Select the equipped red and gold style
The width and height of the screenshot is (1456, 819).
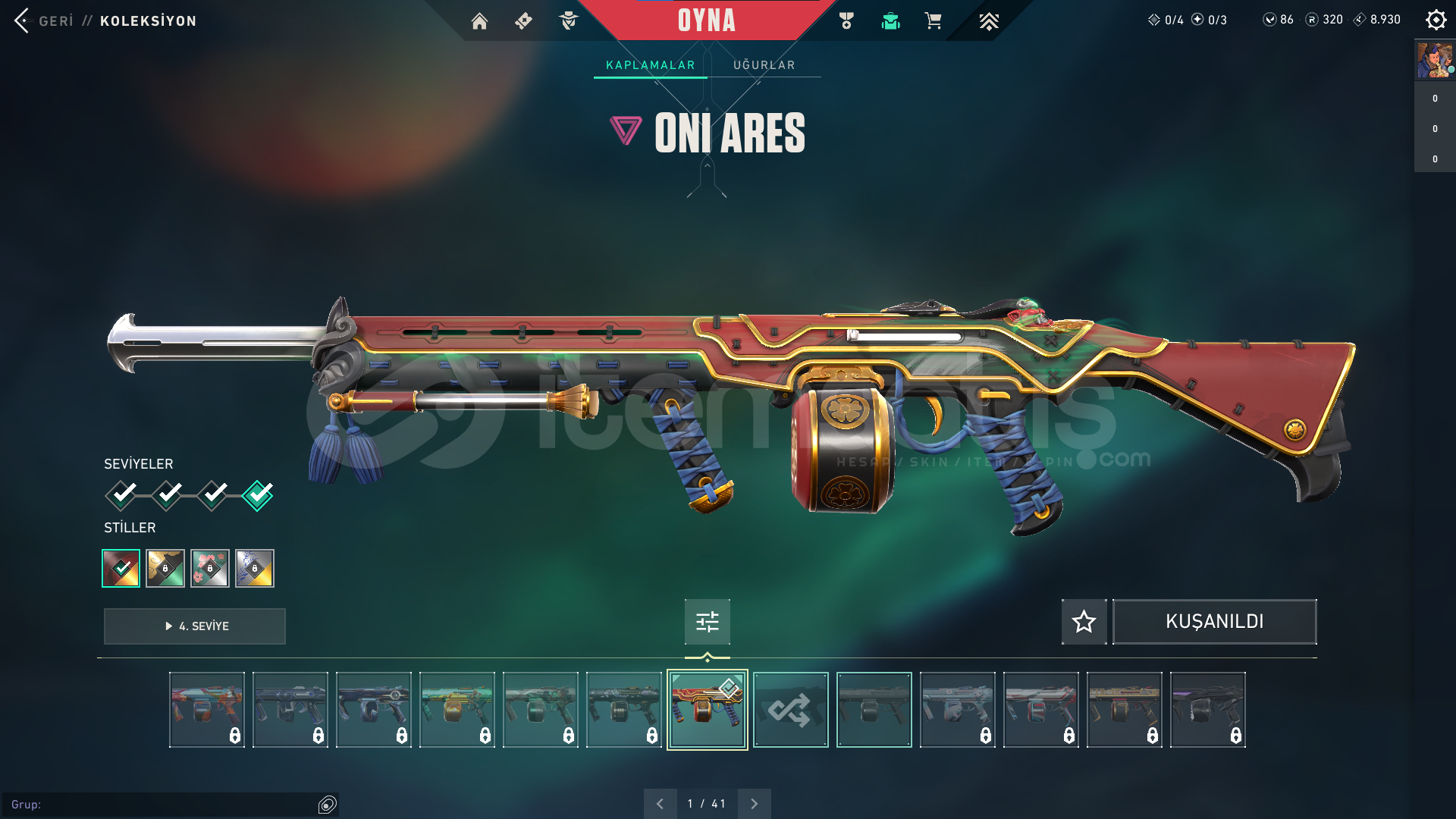pos(121,568)
